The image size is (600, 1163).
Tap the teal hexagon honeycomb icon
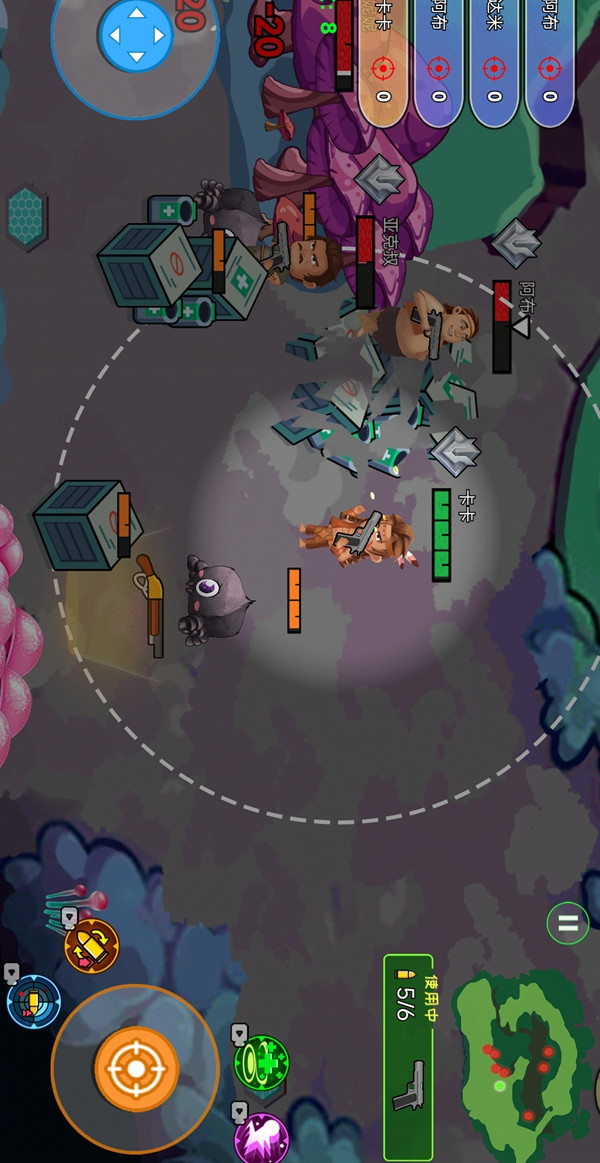click(x=28, y=217)
